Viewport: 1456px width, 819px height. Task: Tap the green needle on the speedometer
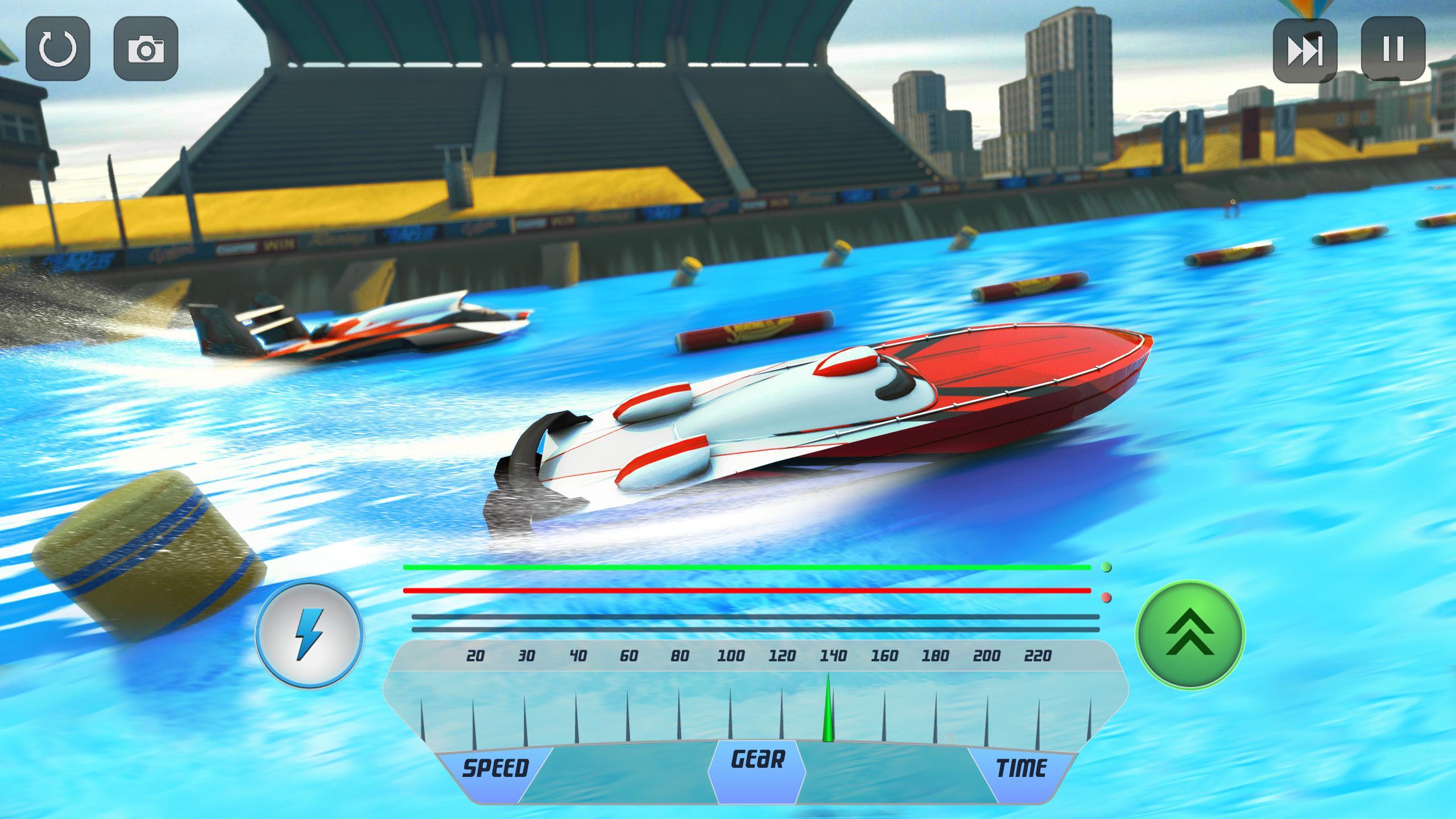point(829,711)
